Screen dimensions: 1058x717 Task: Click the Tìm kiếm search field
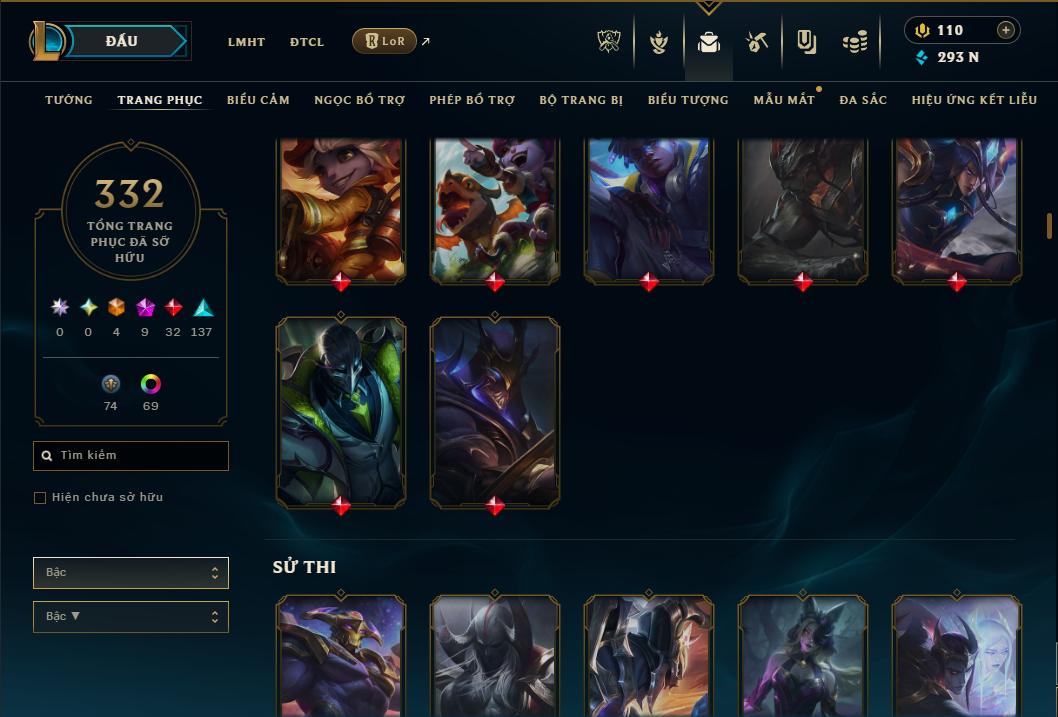tap(131, 456)
